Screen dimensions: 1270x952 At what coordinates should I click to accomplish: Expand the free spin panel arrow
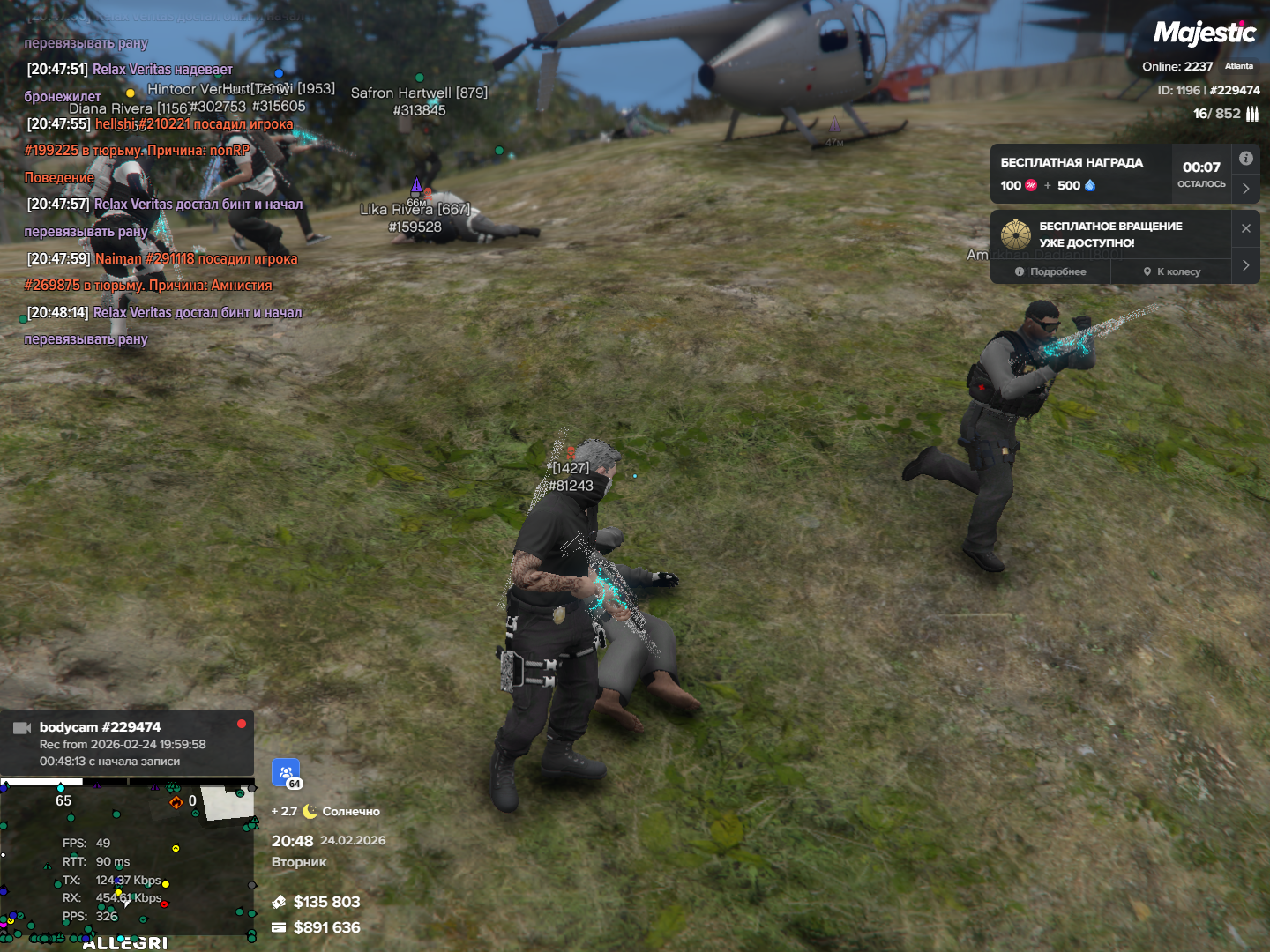point(1245,265)
